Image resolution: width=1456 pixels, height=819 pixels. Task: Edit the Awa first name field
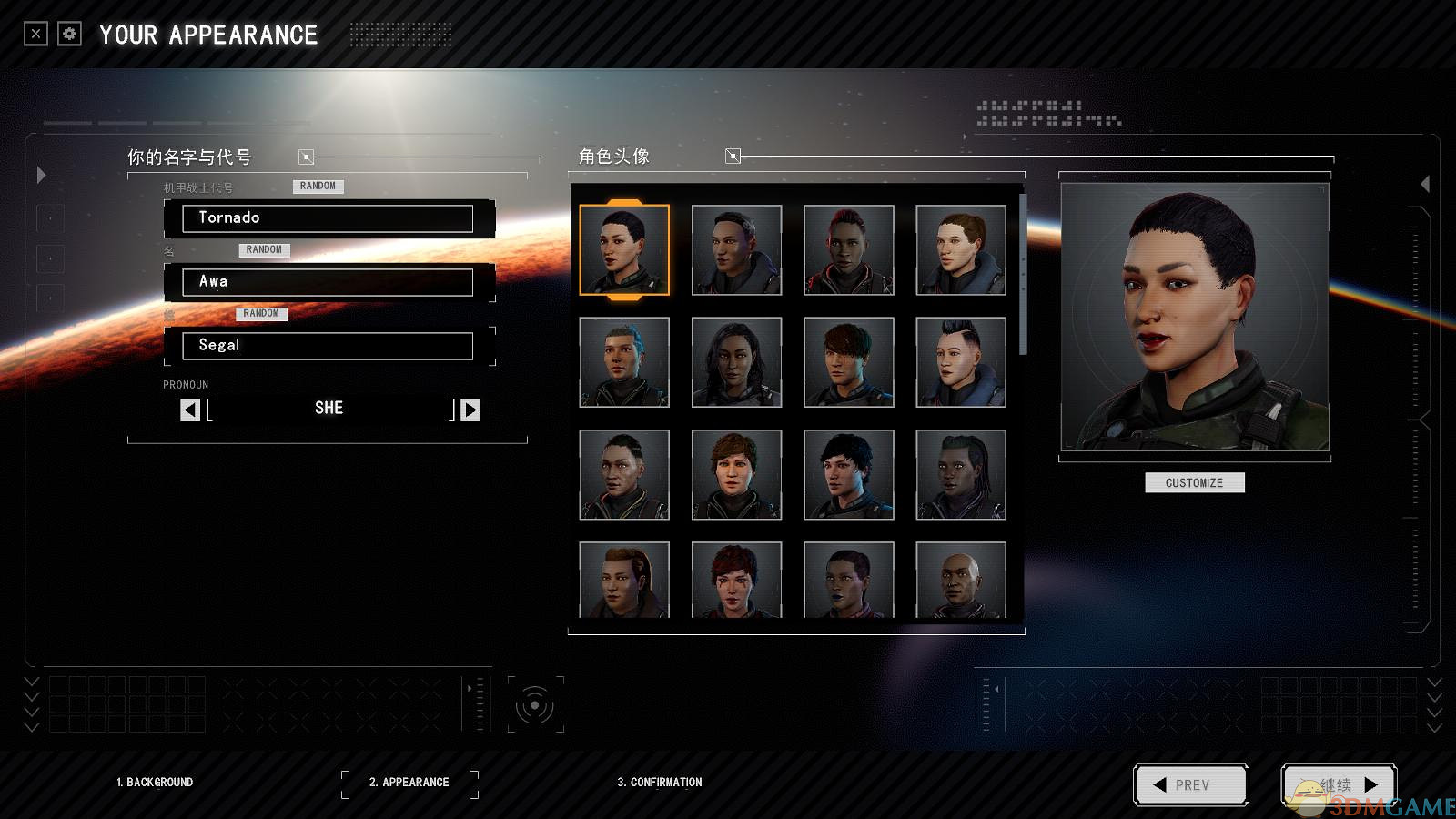coord(328,282)
